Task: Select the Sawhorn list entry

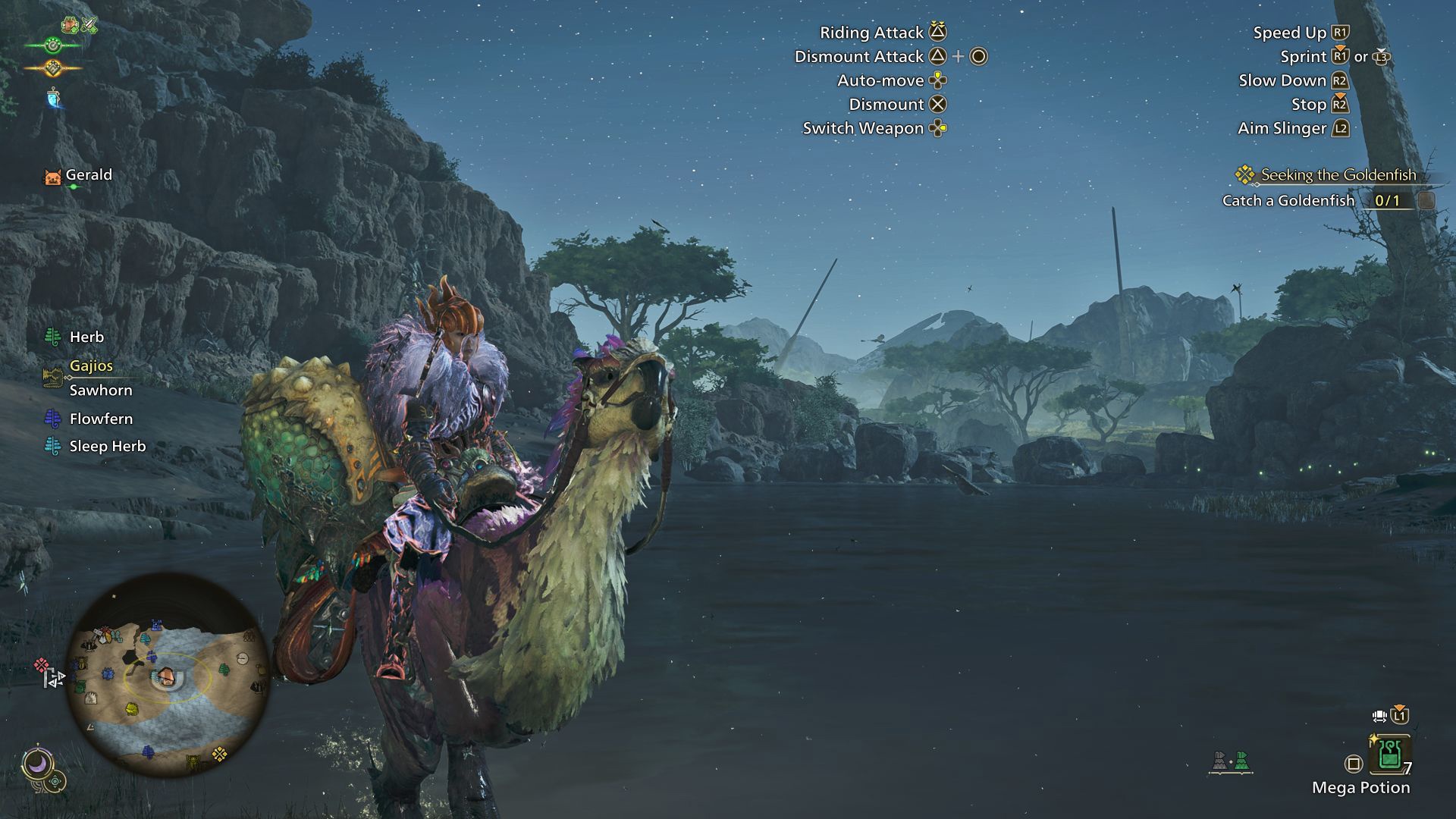Action: pyautogui.click(x=101, y=391)
